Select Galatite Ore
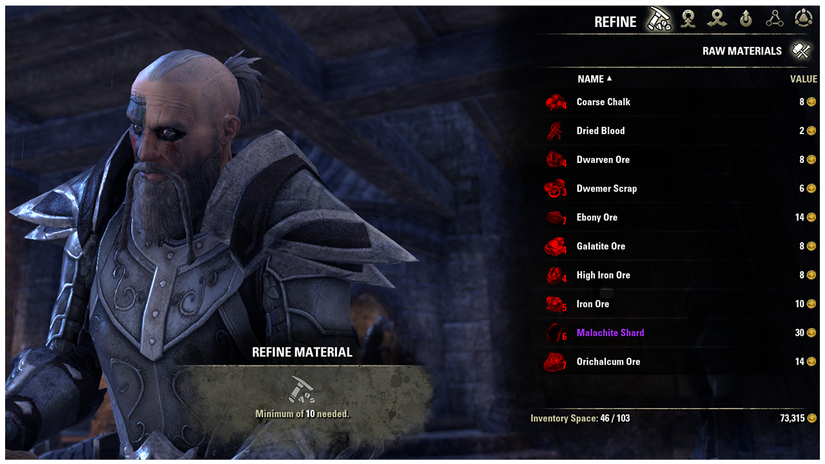Viewport: 825px width, 464px height. (x=600, y=247)
